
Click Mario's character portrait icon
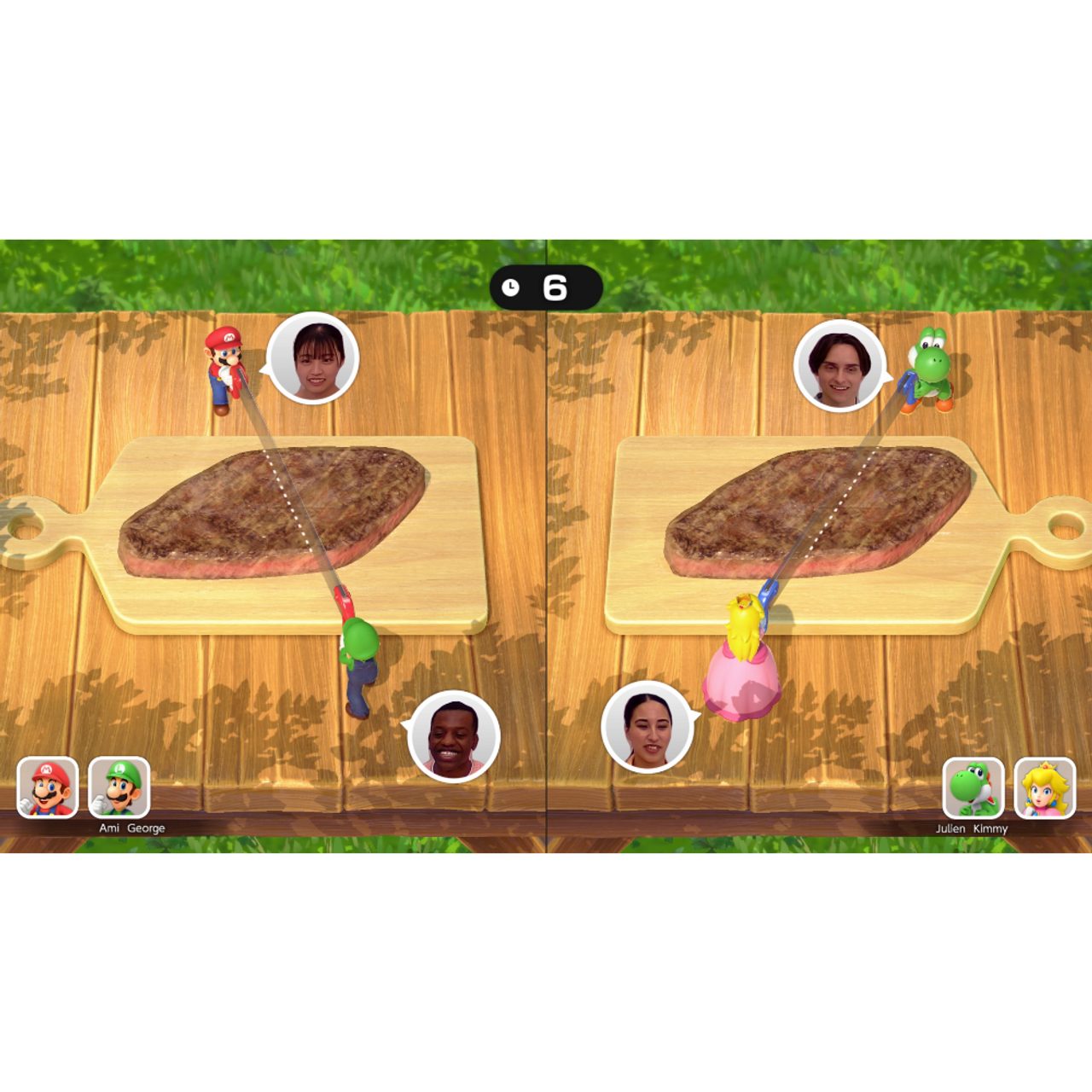pos(48,787)
